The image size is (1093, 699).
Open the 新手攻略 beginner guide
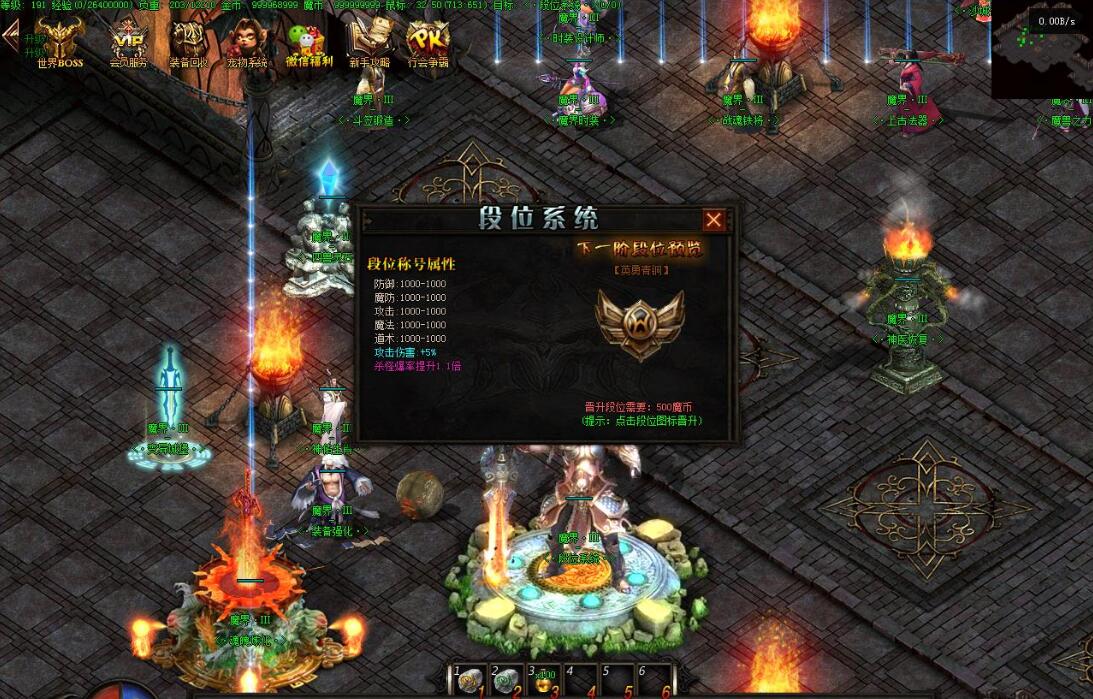[368, 41]
